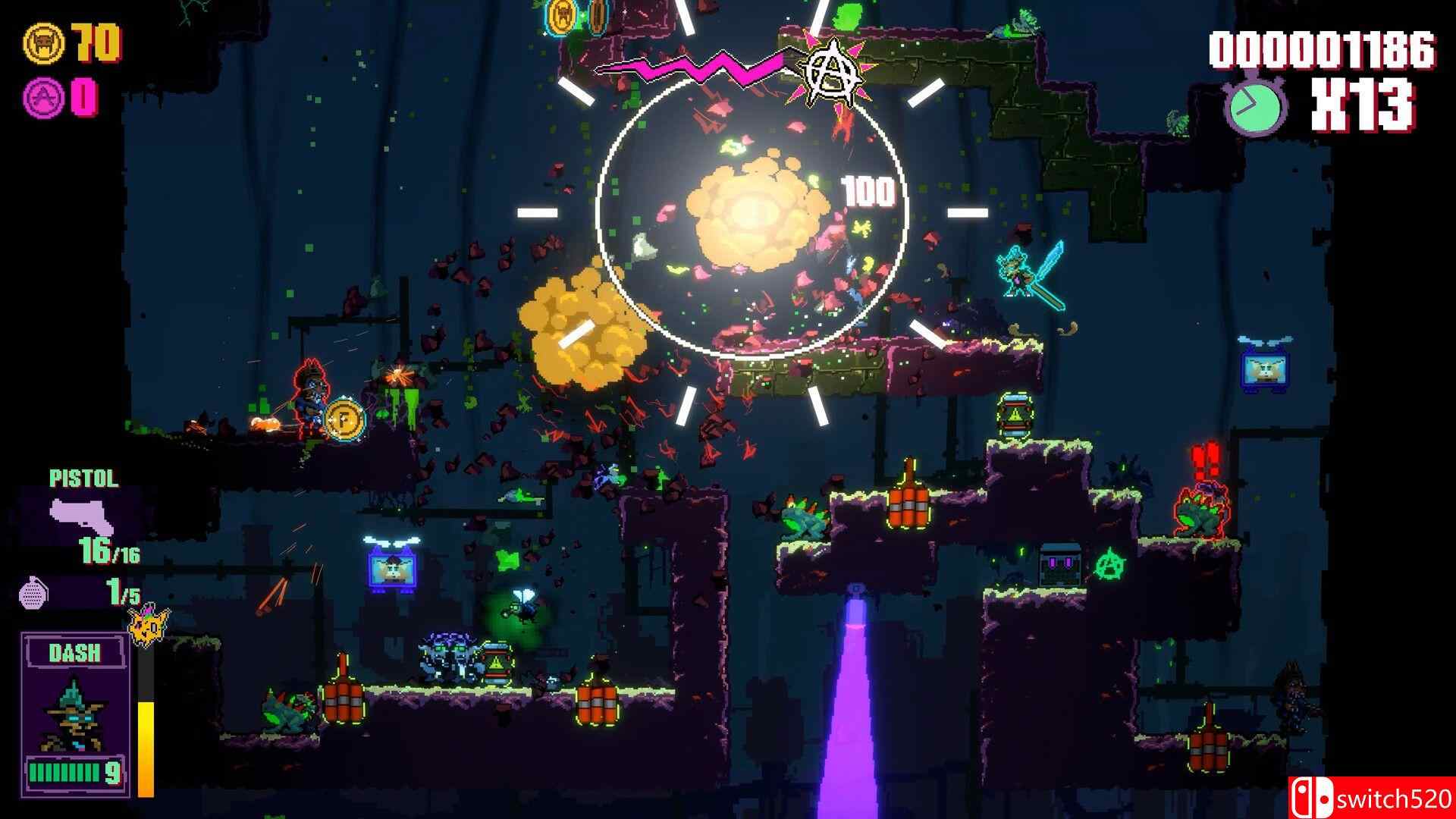
Task: Click the gold coin currency icon
Action: point(42,45)
